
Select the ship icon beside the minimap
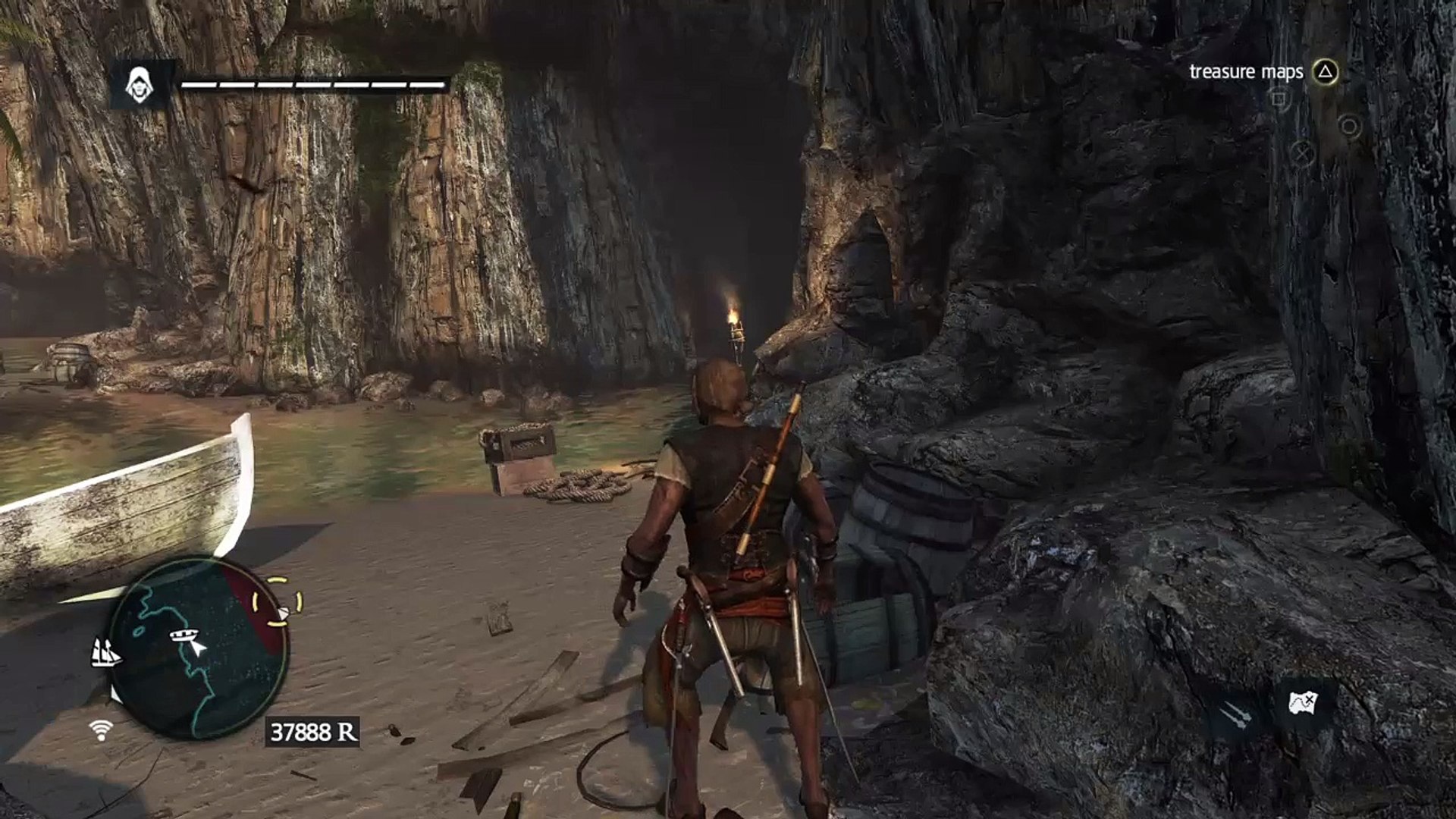click(x=106, y=652)
